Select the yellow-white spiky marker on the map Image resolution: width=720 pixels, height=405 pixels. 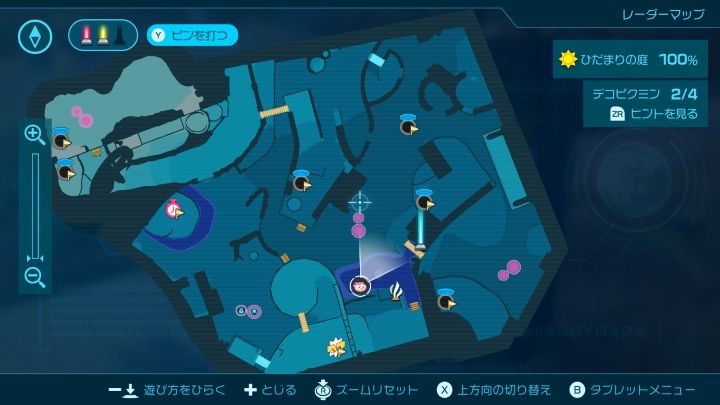[336, 347]
